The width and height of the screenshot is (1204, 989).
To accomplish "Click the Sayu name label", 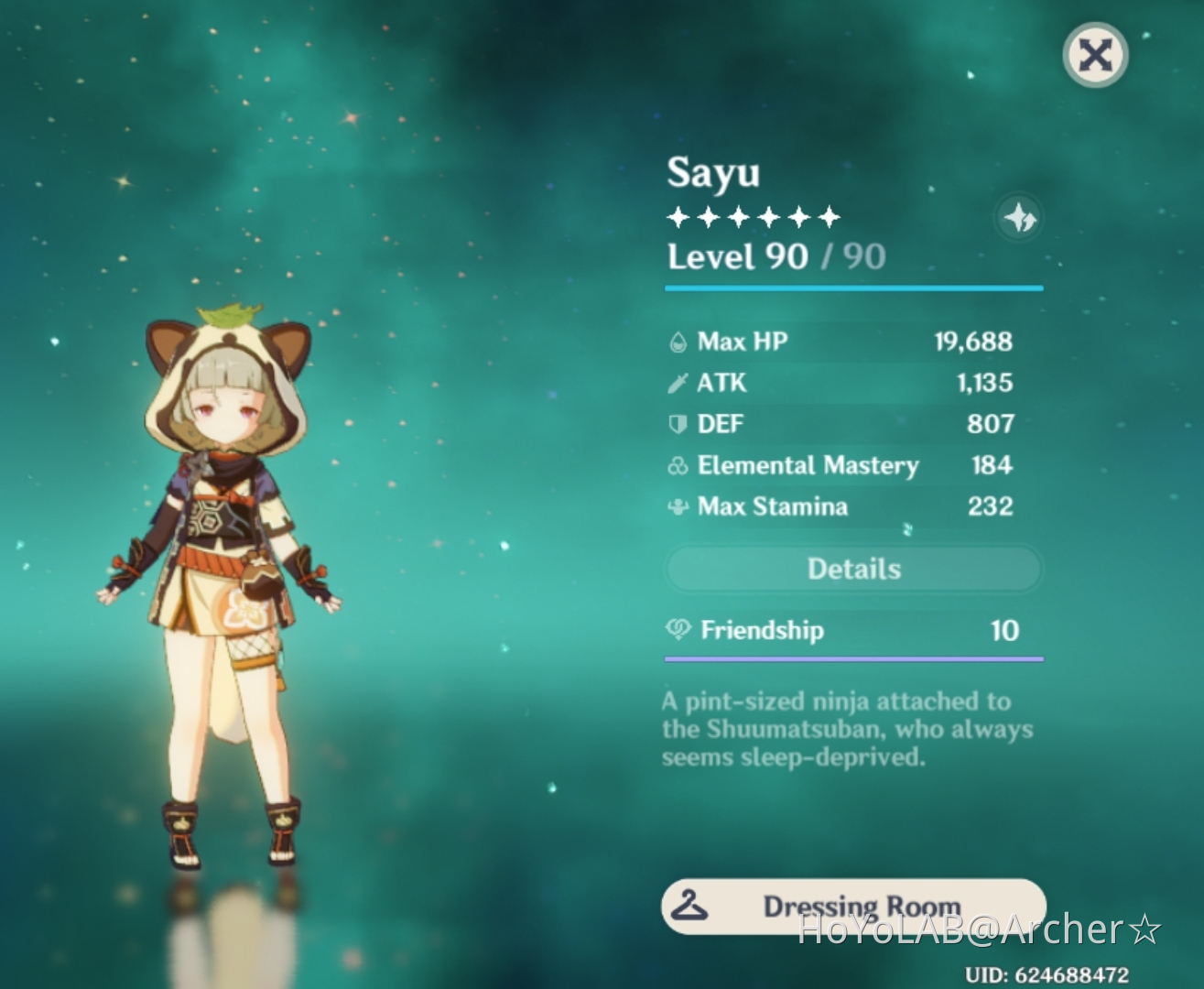I will 714,172.
